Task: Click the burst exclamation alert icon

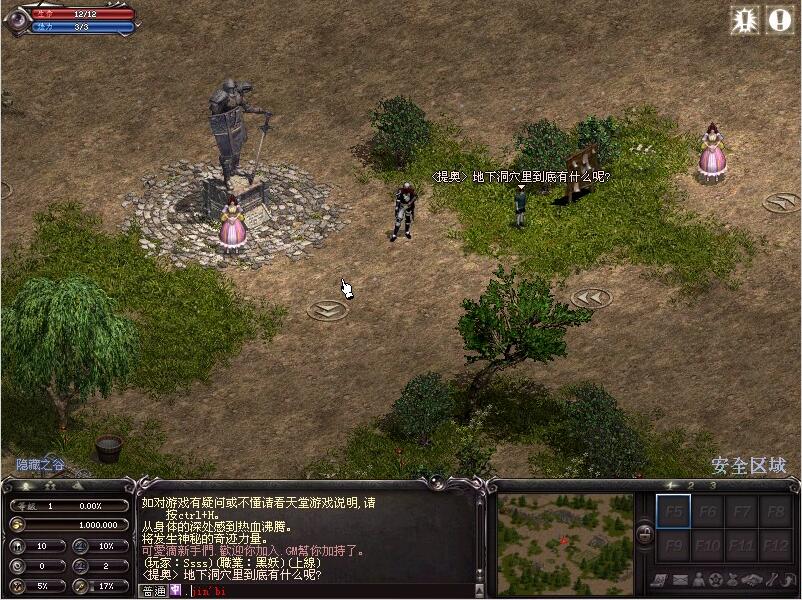Action: tap(745, 20)
